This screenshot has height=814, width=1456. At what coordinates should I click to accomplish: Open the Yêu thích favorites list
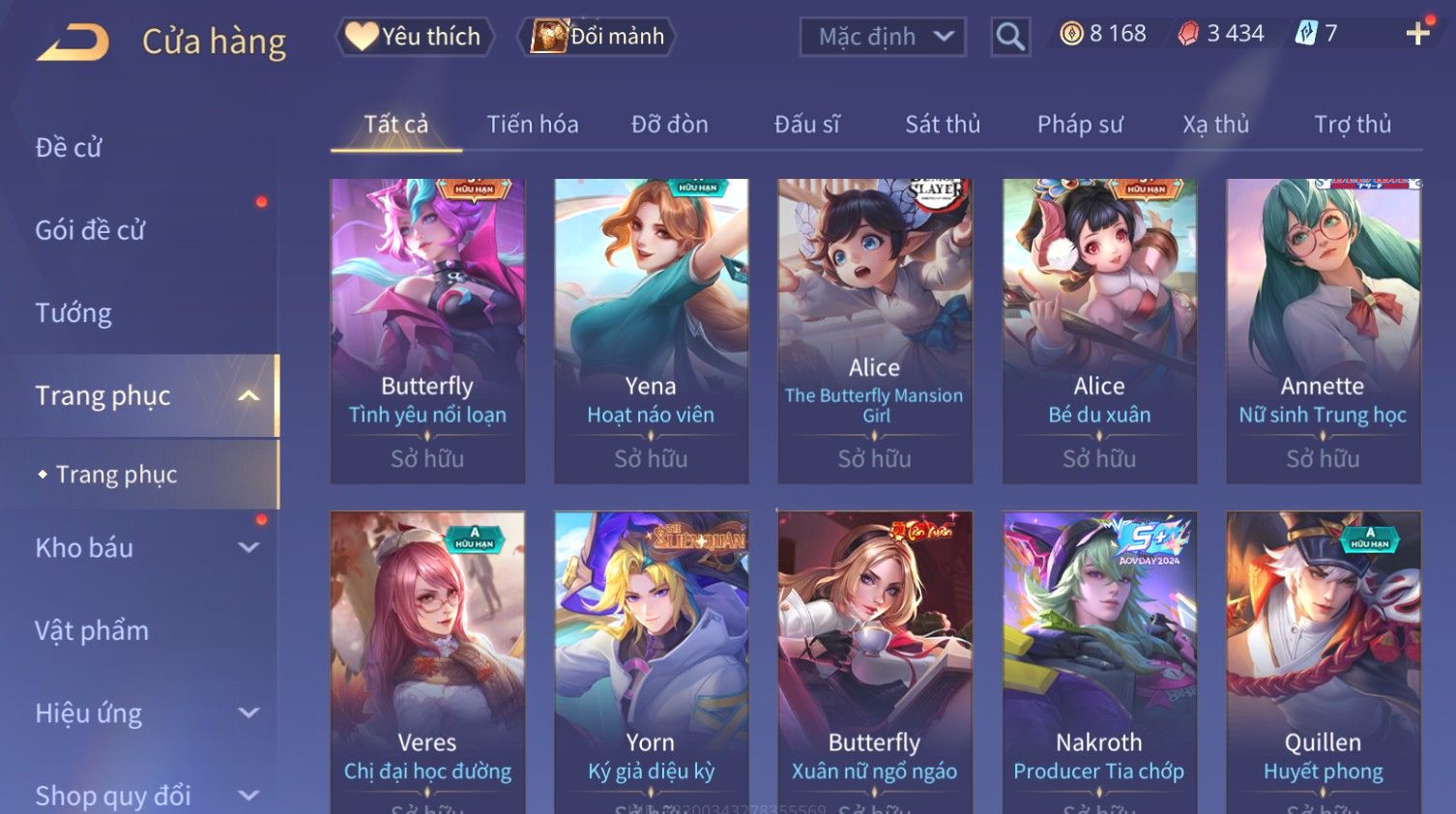coord(415,37)
